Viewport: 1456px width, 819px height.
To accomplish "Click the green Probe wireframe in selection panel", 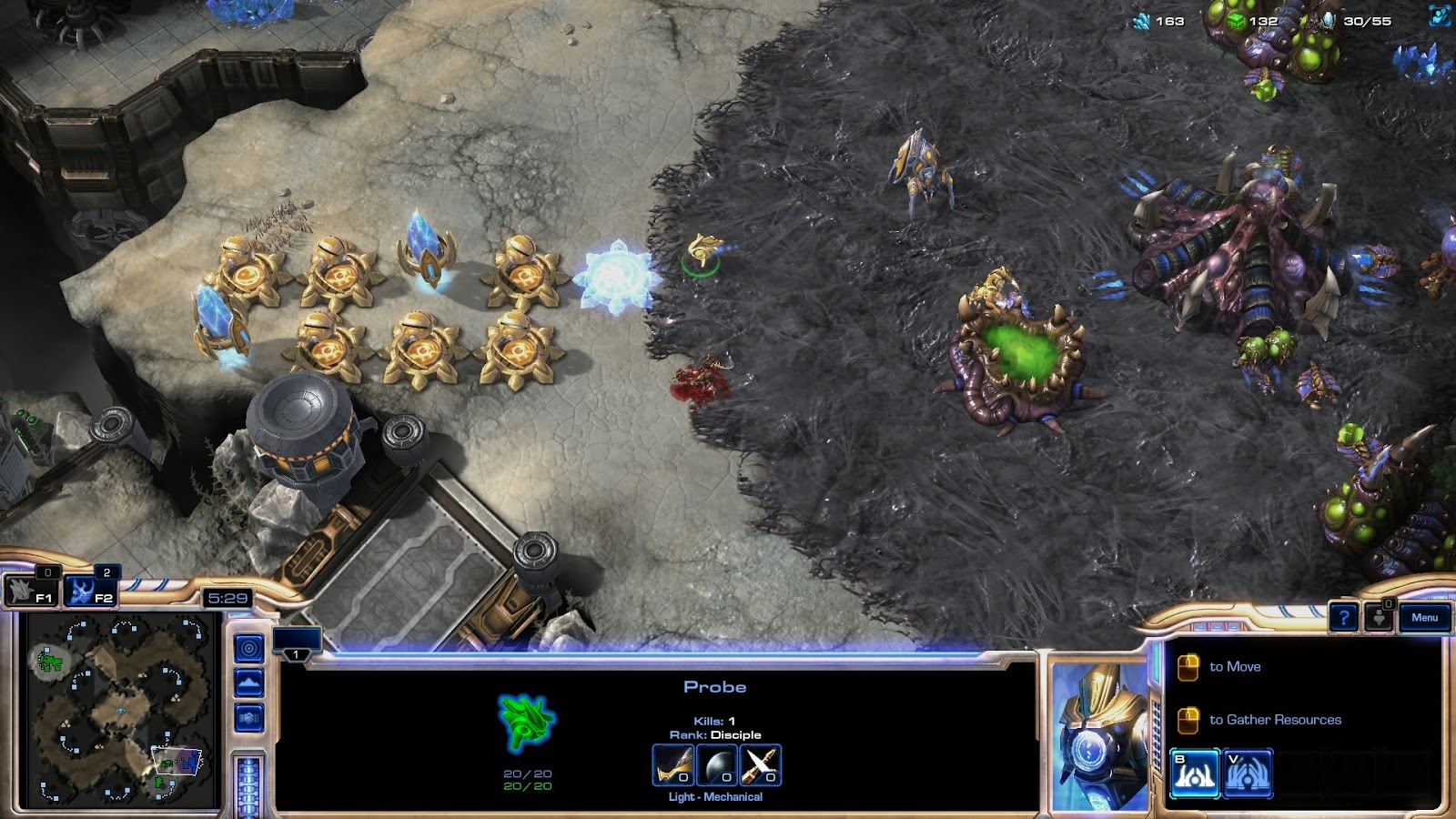I will 522,724.
